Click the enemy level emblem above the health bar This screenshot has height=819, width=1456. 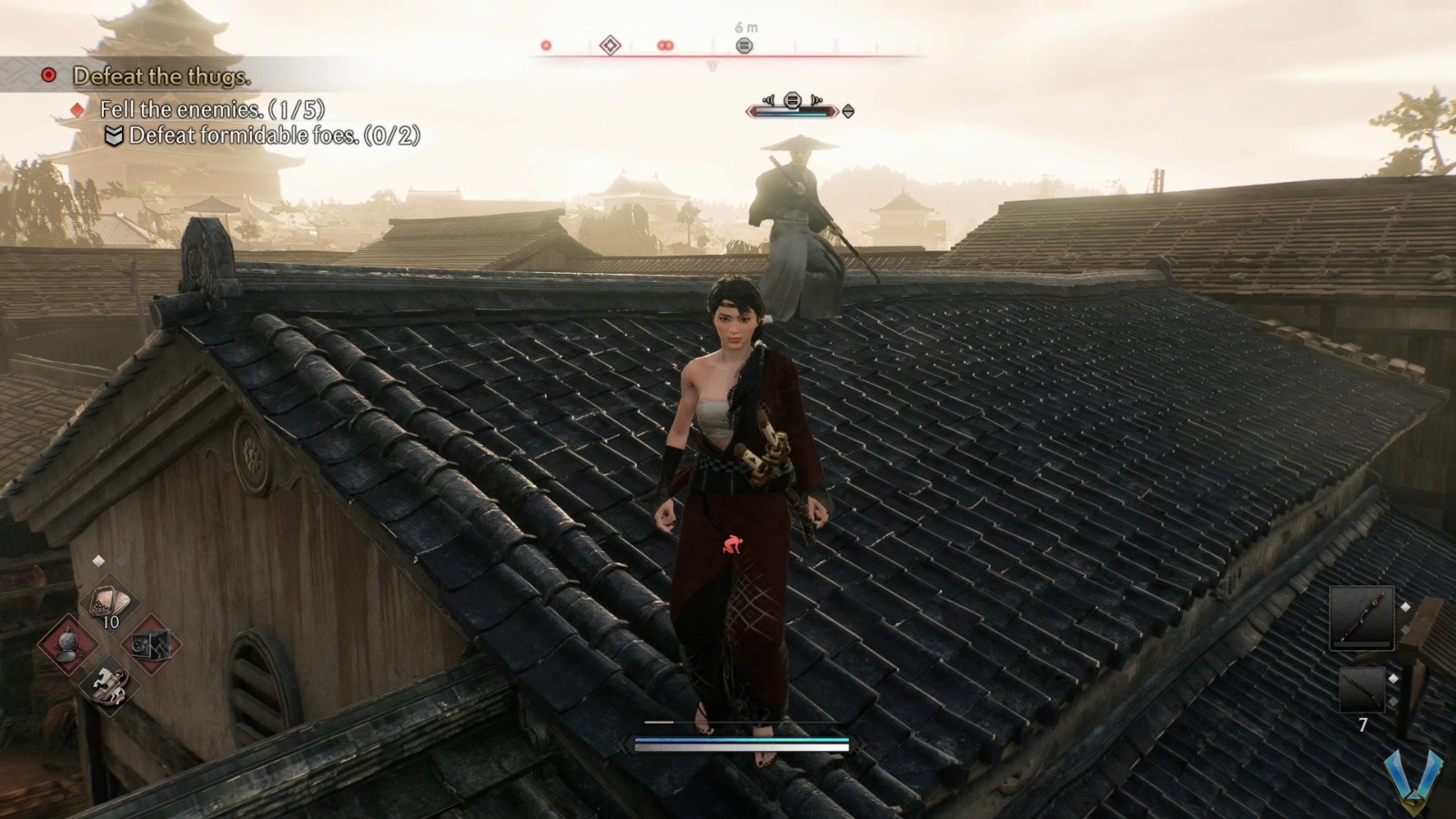pyautogui.click(x=792, y=98)
